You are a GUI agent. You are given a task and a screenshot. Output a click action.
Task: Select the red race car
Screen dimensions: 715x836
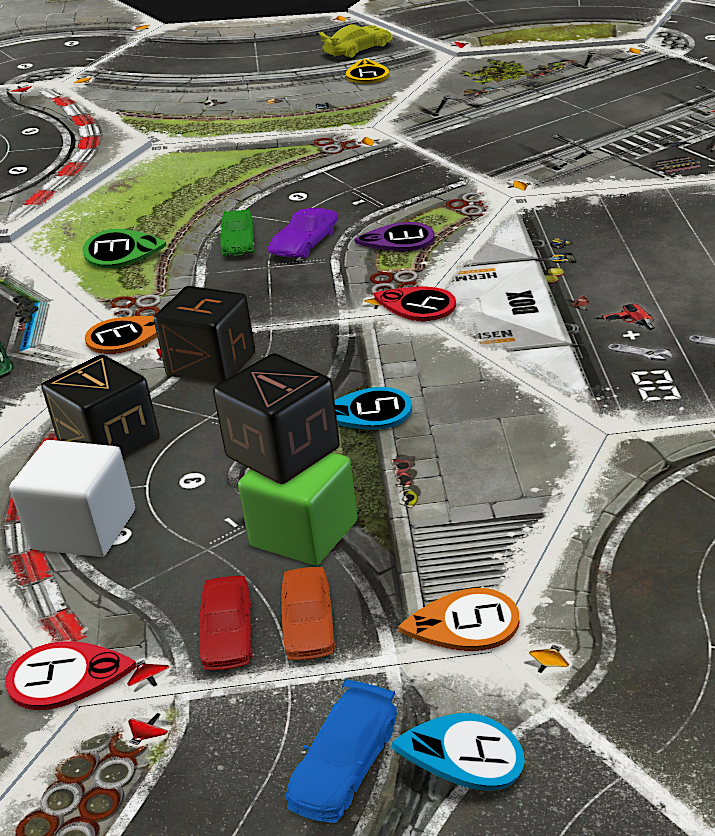(225, 620)
